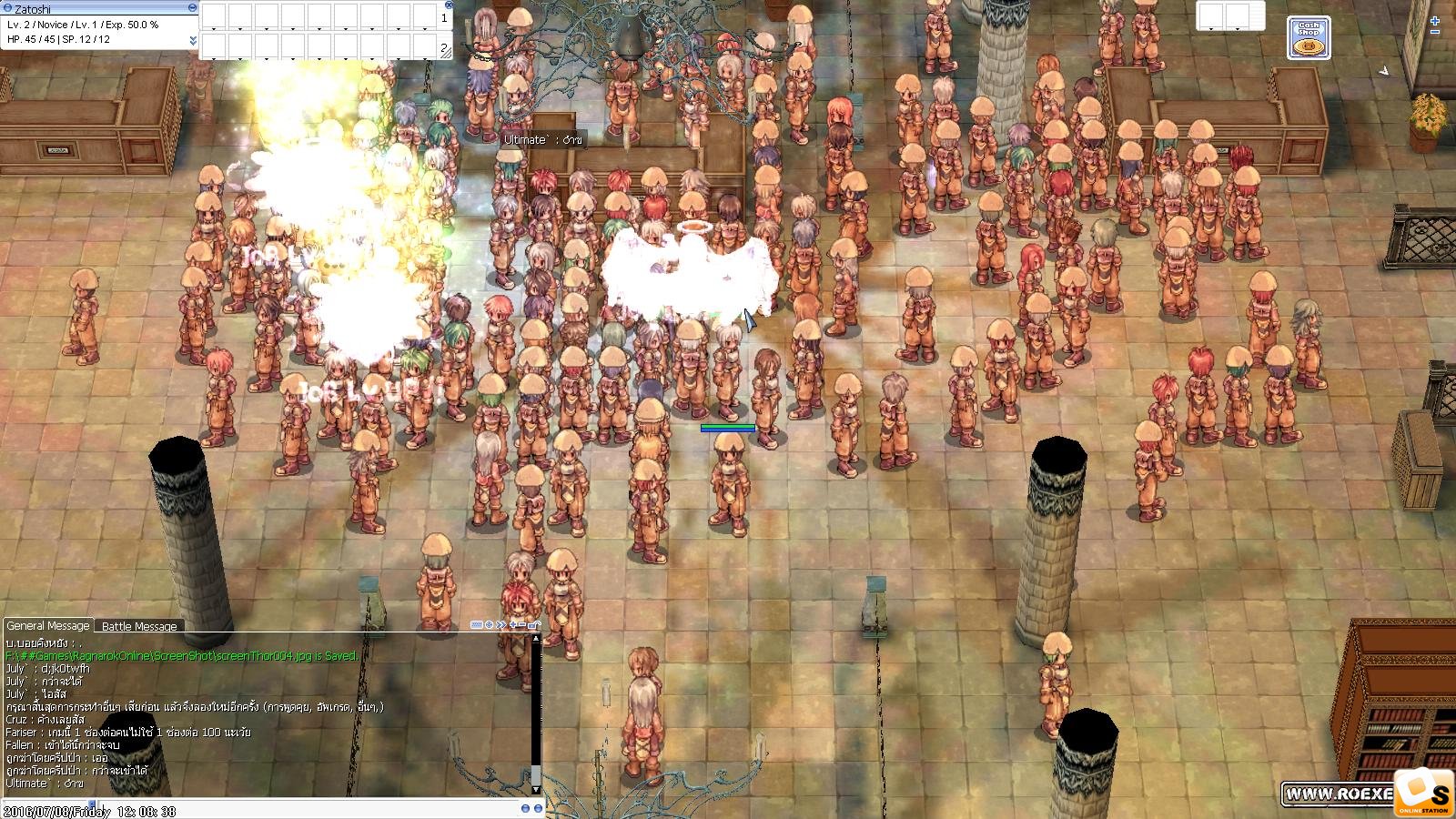This screenshot has width=1456, height=819.
Task: Toggle the chat window lock icon
Action: [x=535, y=625]
